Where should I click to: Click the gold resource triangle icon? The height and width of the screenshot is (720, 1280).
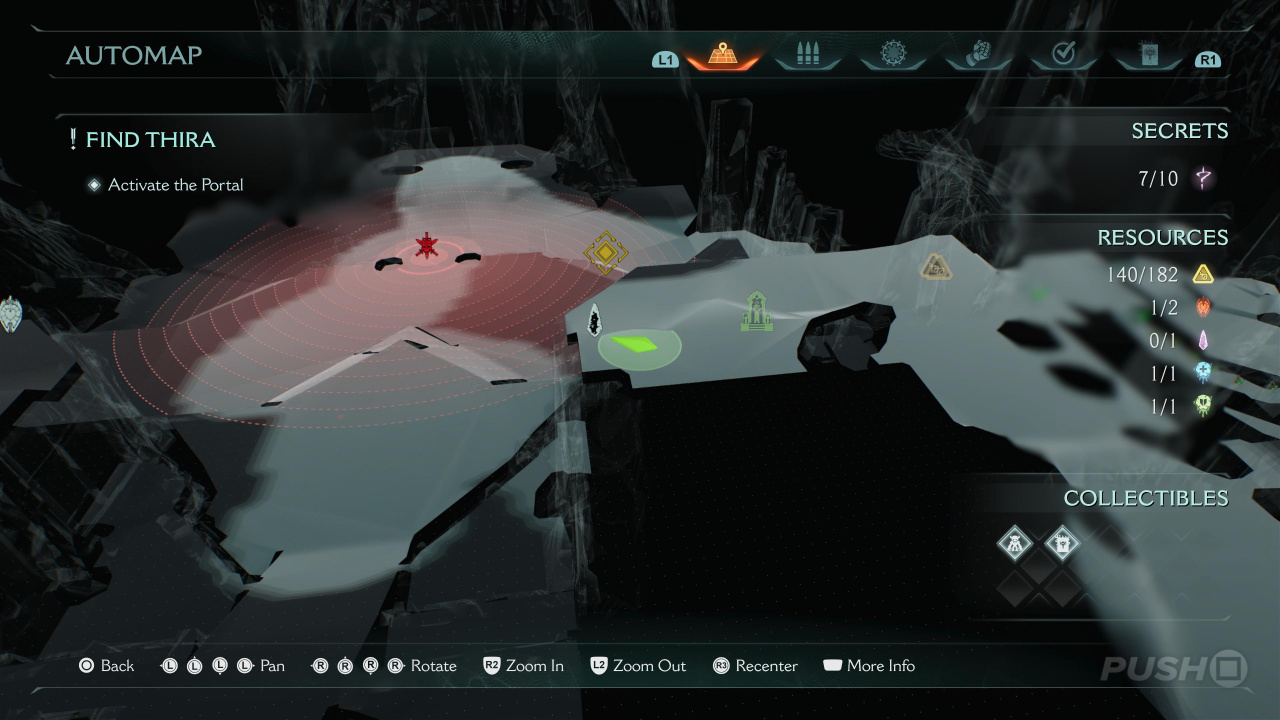click(1203, 274)
